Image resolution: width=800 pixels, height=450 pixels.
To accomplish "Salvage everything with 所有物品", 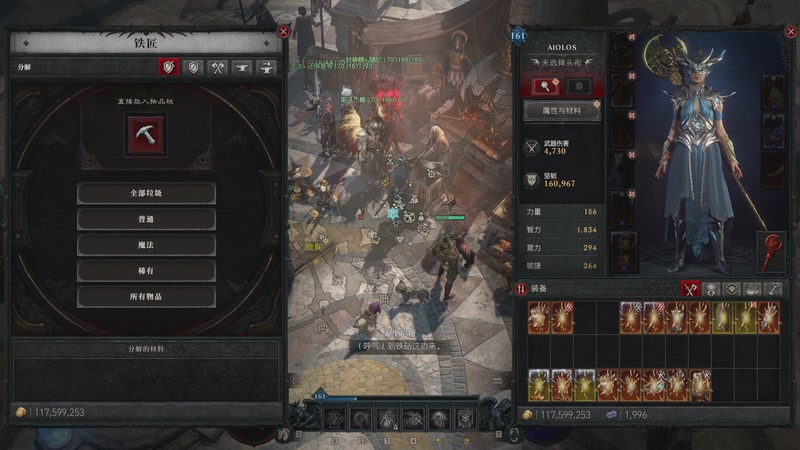I will [x=146, y=297].
